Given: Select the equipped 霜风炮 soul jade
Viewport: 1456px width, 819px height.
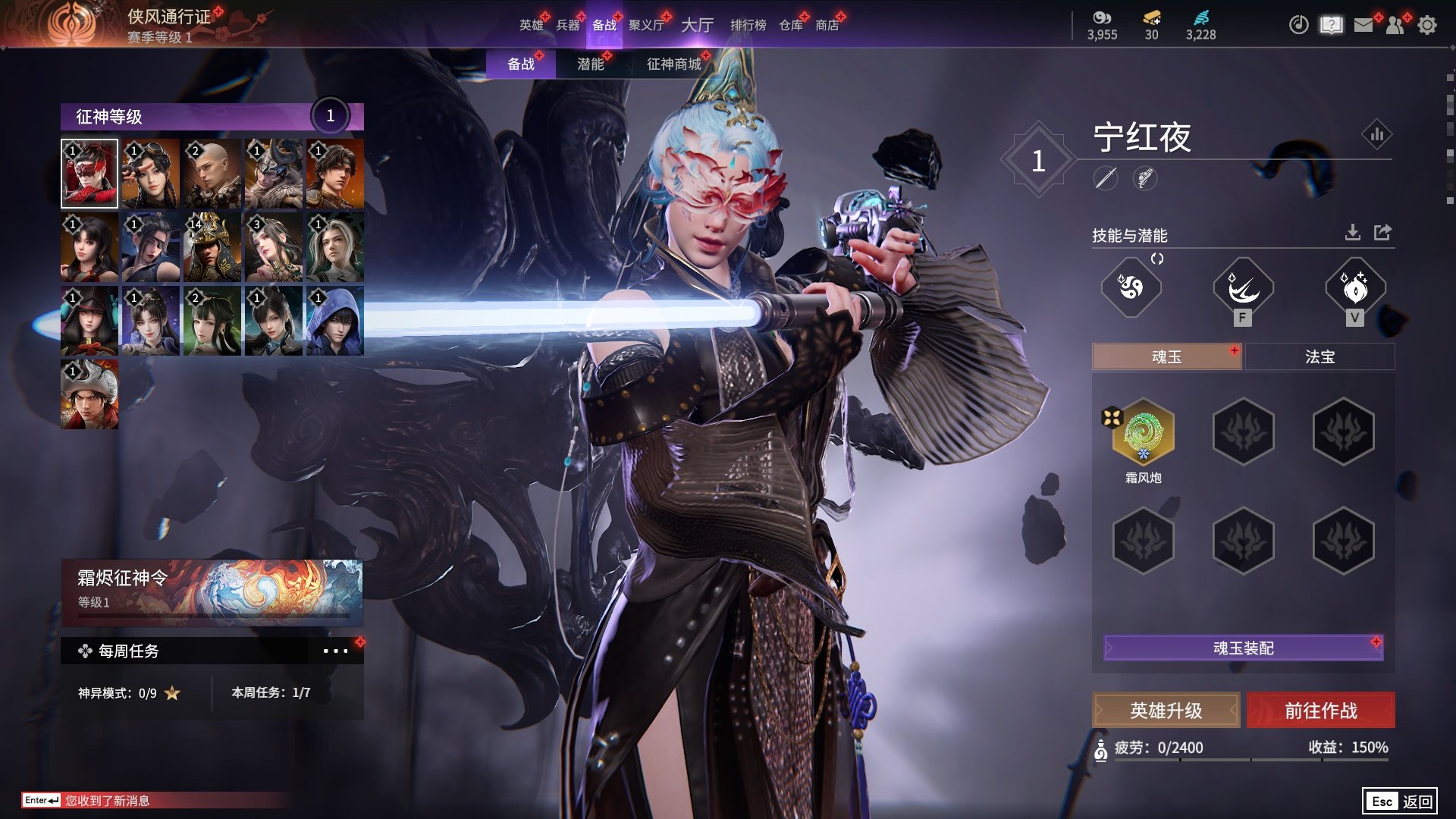Looking at the screenshot, I should coord(1143,432).
